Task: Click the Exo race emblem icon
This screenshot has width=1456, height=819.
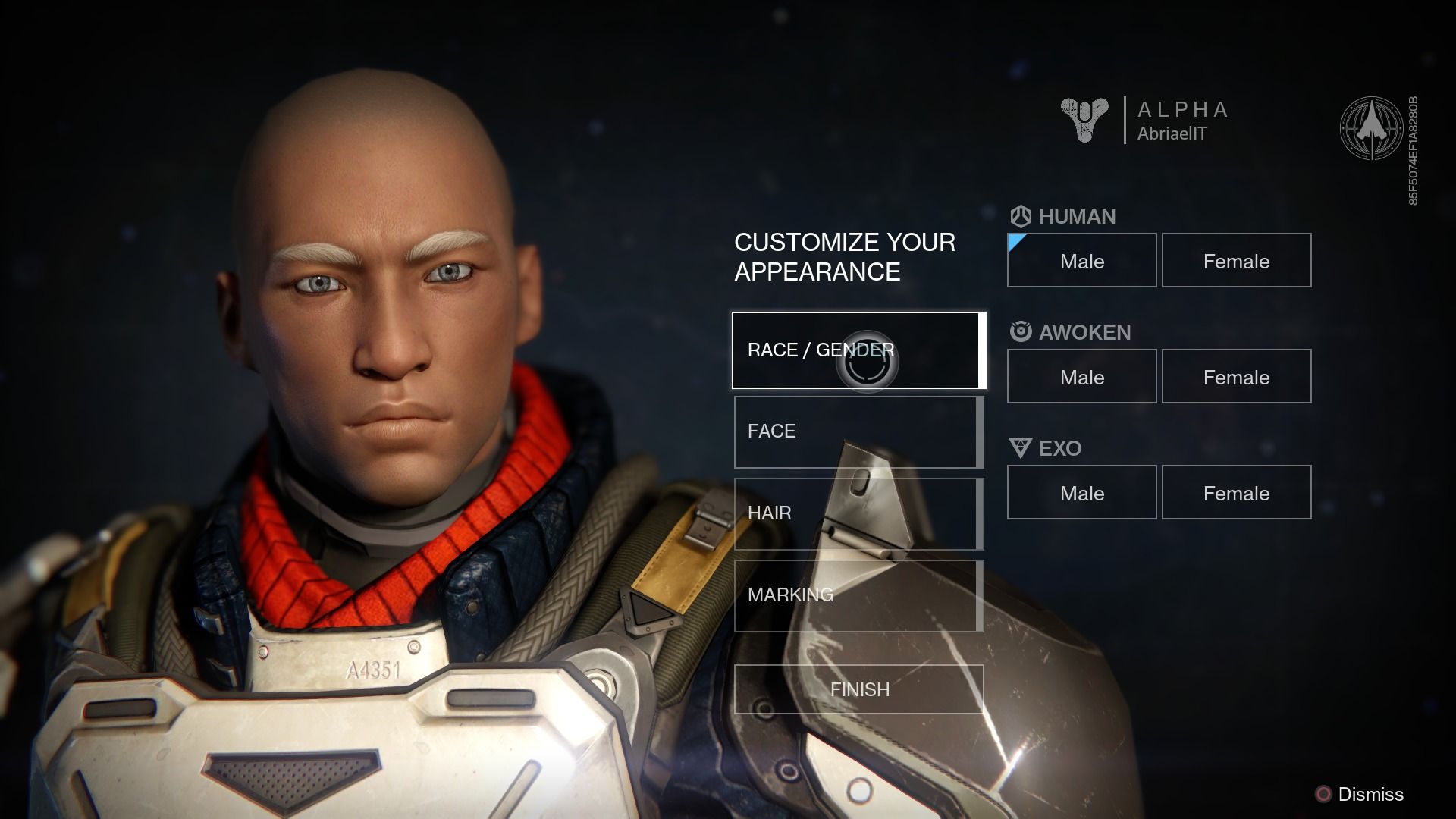Action: click(x=1020, y=448)
